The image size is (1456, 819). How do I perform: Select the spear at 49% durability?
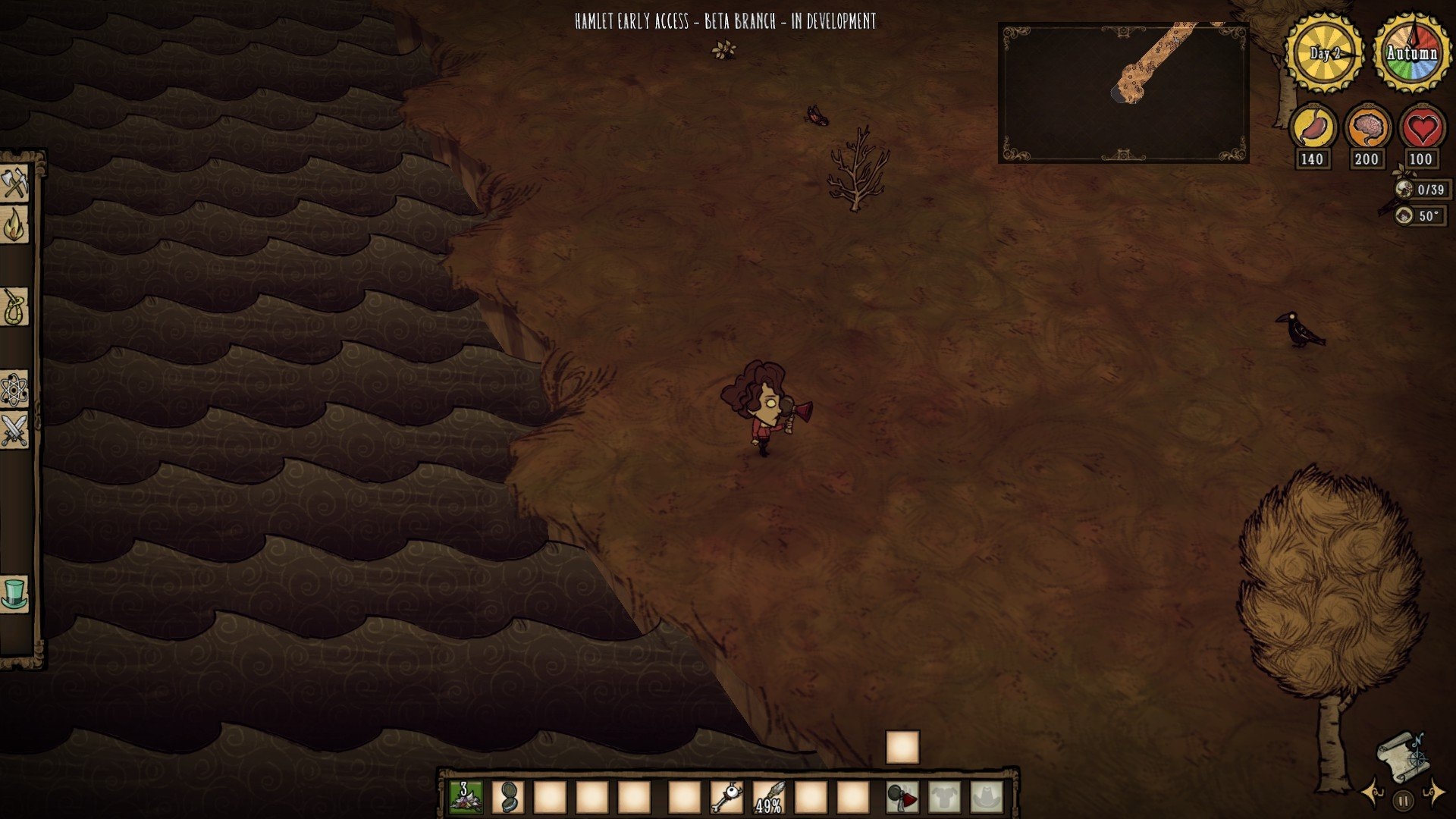[x=768, y=797]
